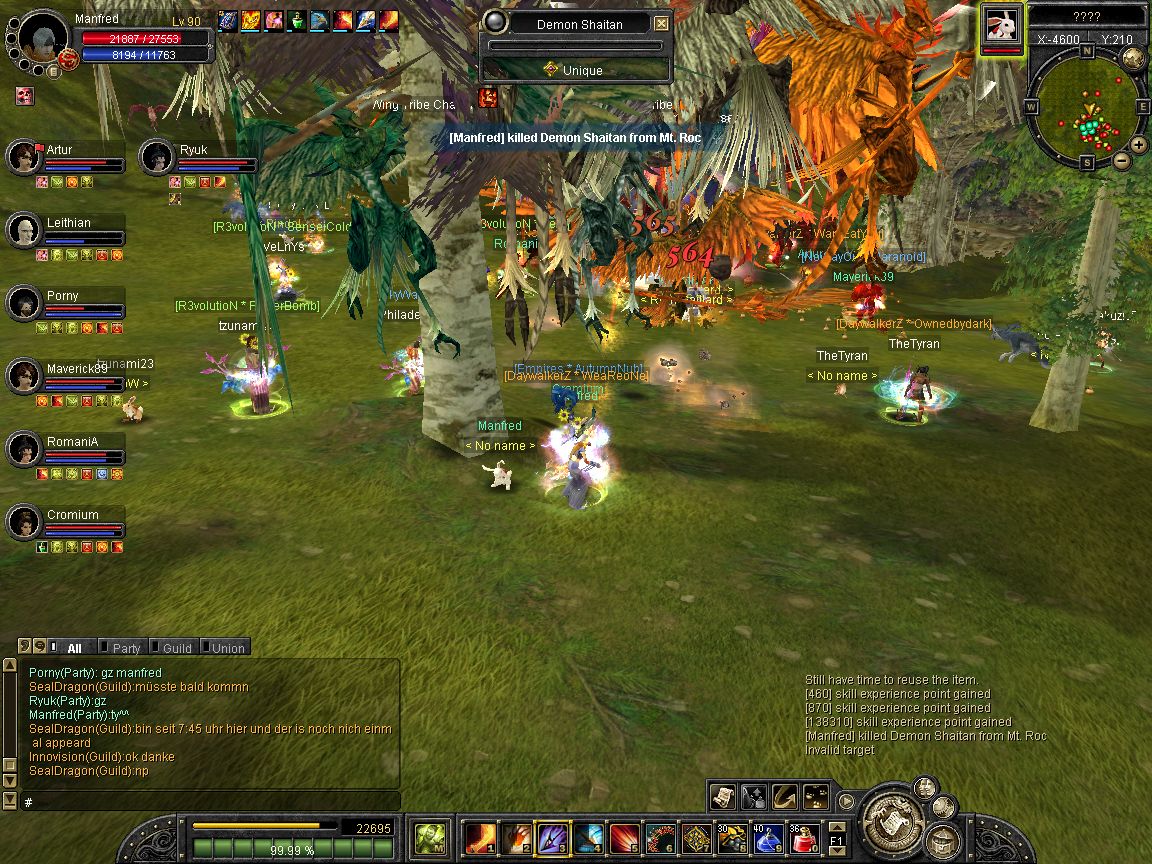Screen dimensions: 1152x864
Task: Select the rabbit pet portrait
Action: pos(1001,24)
